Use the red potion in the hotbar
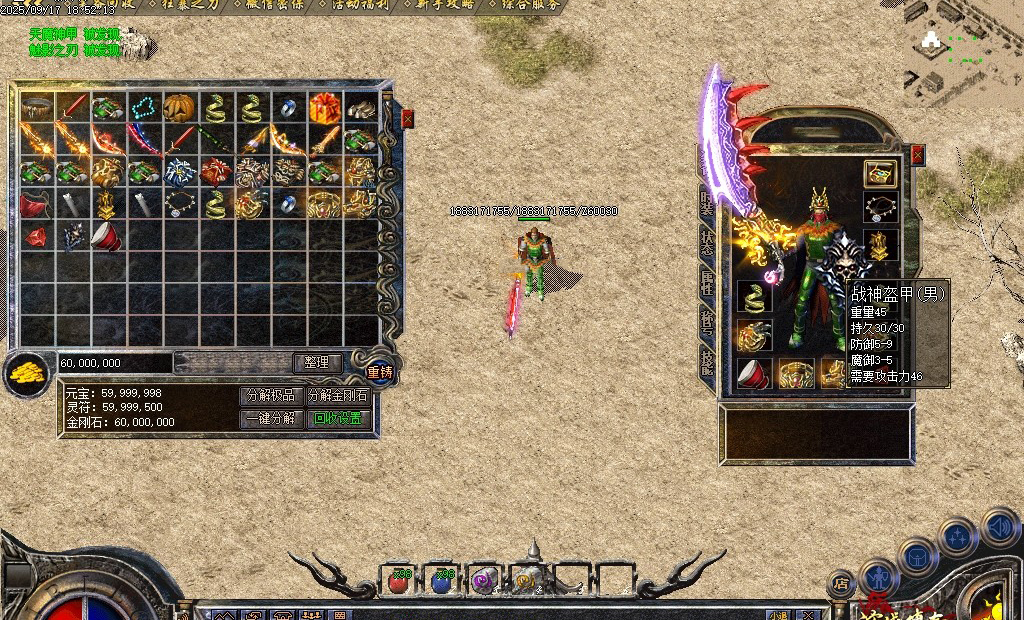This screenshot has height=620, width=1024. tap(399, 579)
